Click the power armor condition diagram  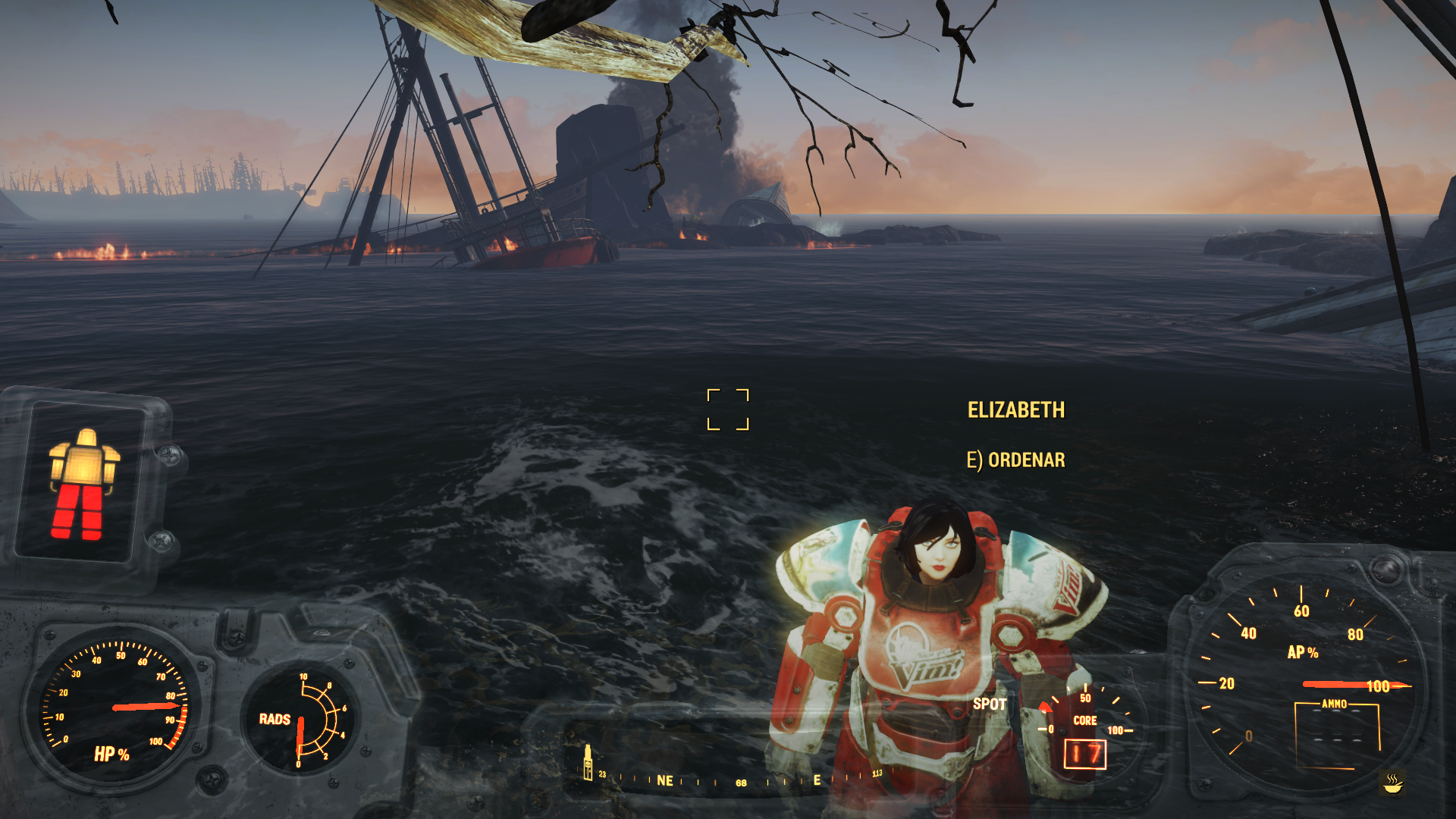pyautogui.click(x=83, y=484)
